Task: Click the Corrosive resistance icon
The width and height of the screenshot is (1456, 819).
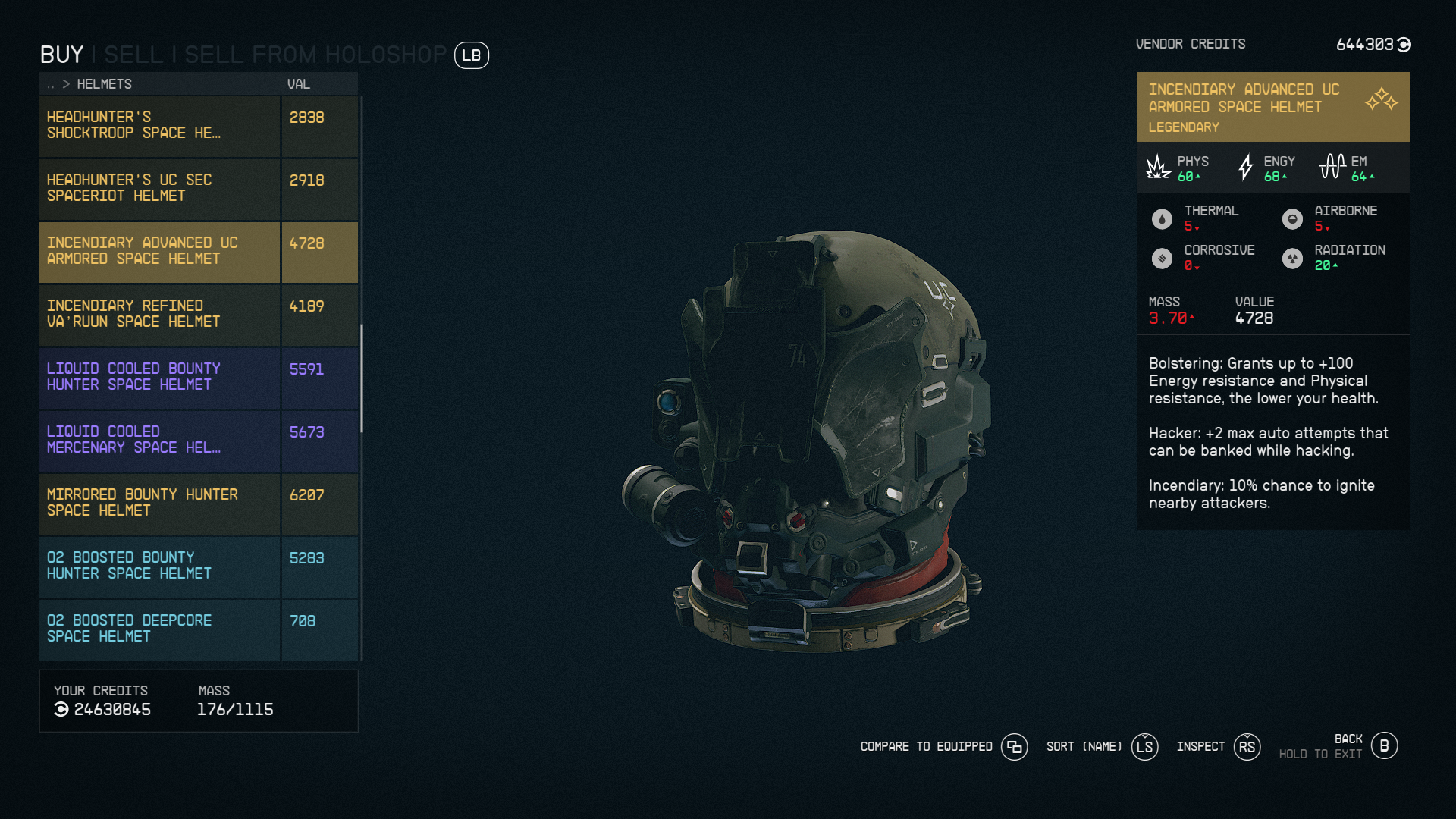Action: coord(1162,258)
